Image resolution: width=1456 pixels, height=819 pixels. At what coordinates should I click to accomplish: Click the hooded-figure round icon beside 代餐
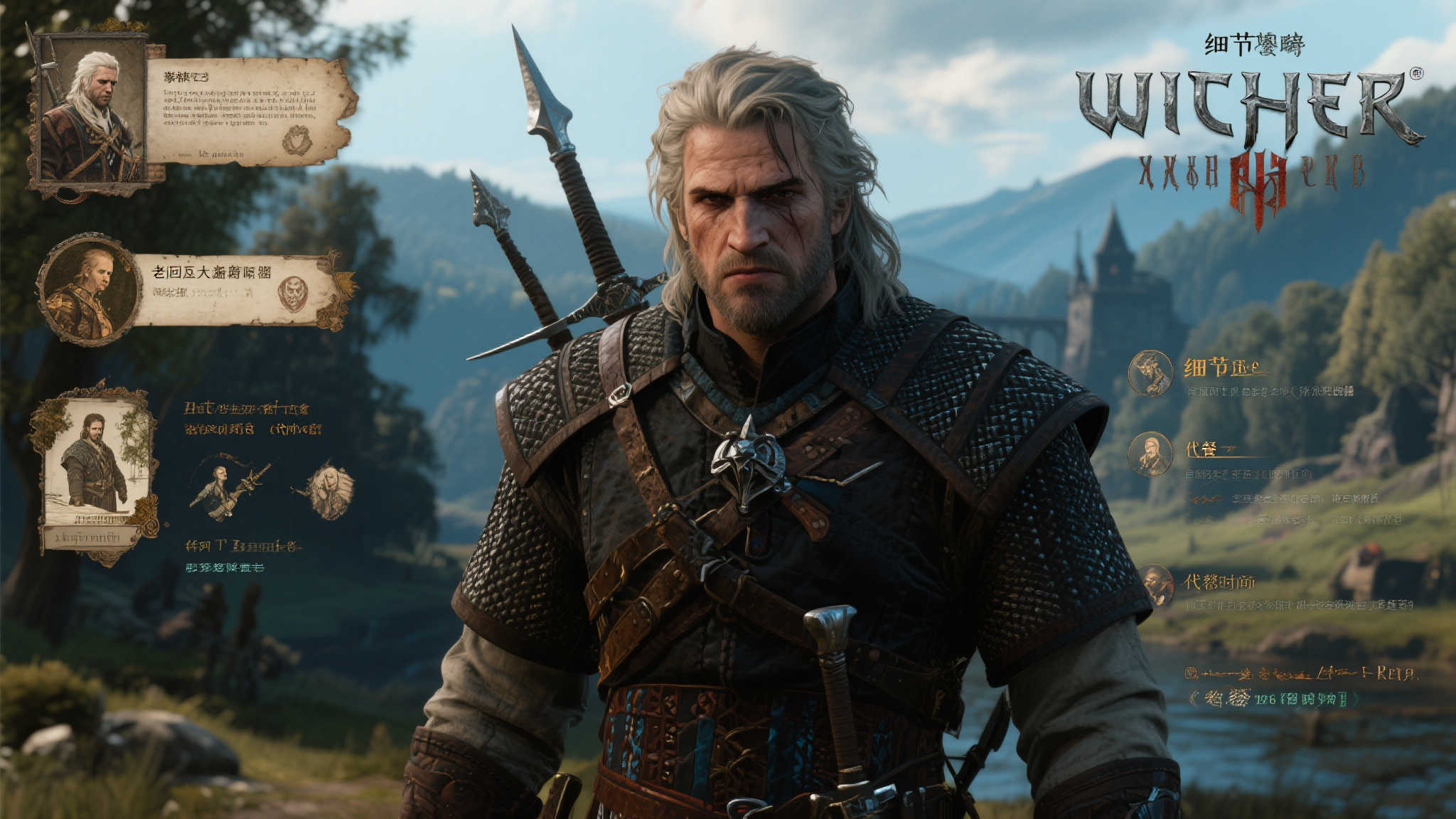point(1150,454)
